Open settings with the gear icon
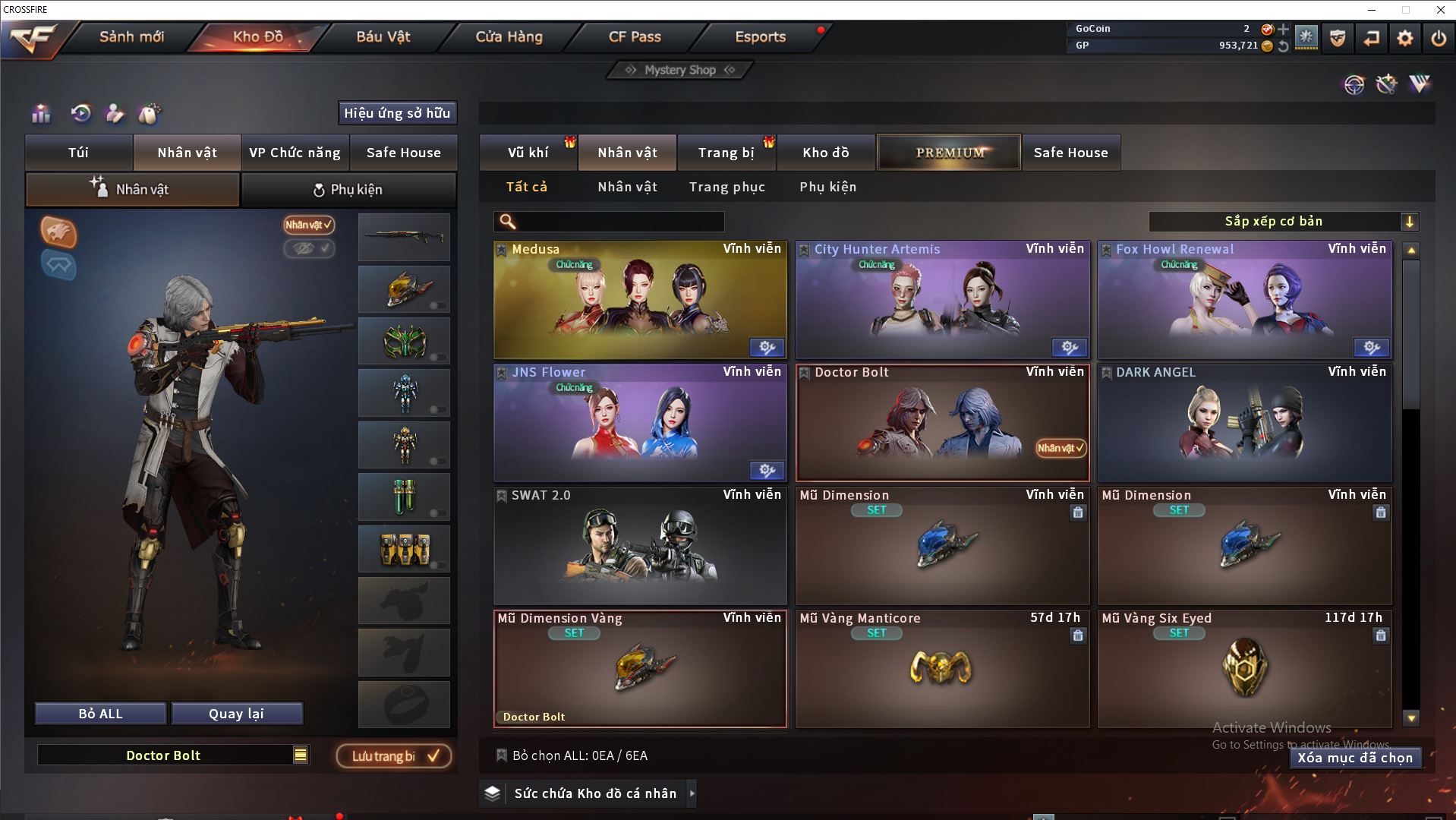This screenshot has width=1456, height=820. tap(1404, 38)
